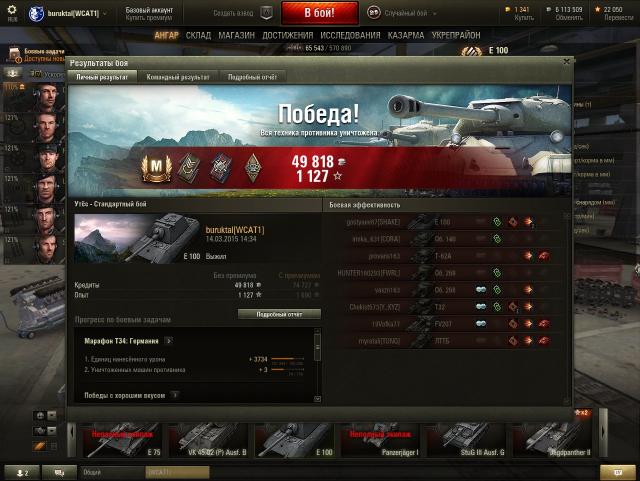The width and height of the screenshot is (640, 481).
Task: Open the «Достижения» section
Action: coord(287,35)
